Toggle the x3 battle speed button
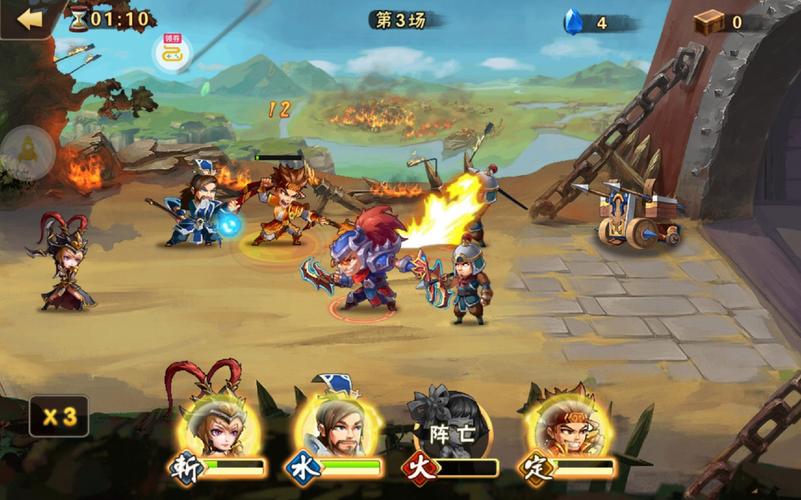Screen dimensions: 801x500 [x=58, y=416]
